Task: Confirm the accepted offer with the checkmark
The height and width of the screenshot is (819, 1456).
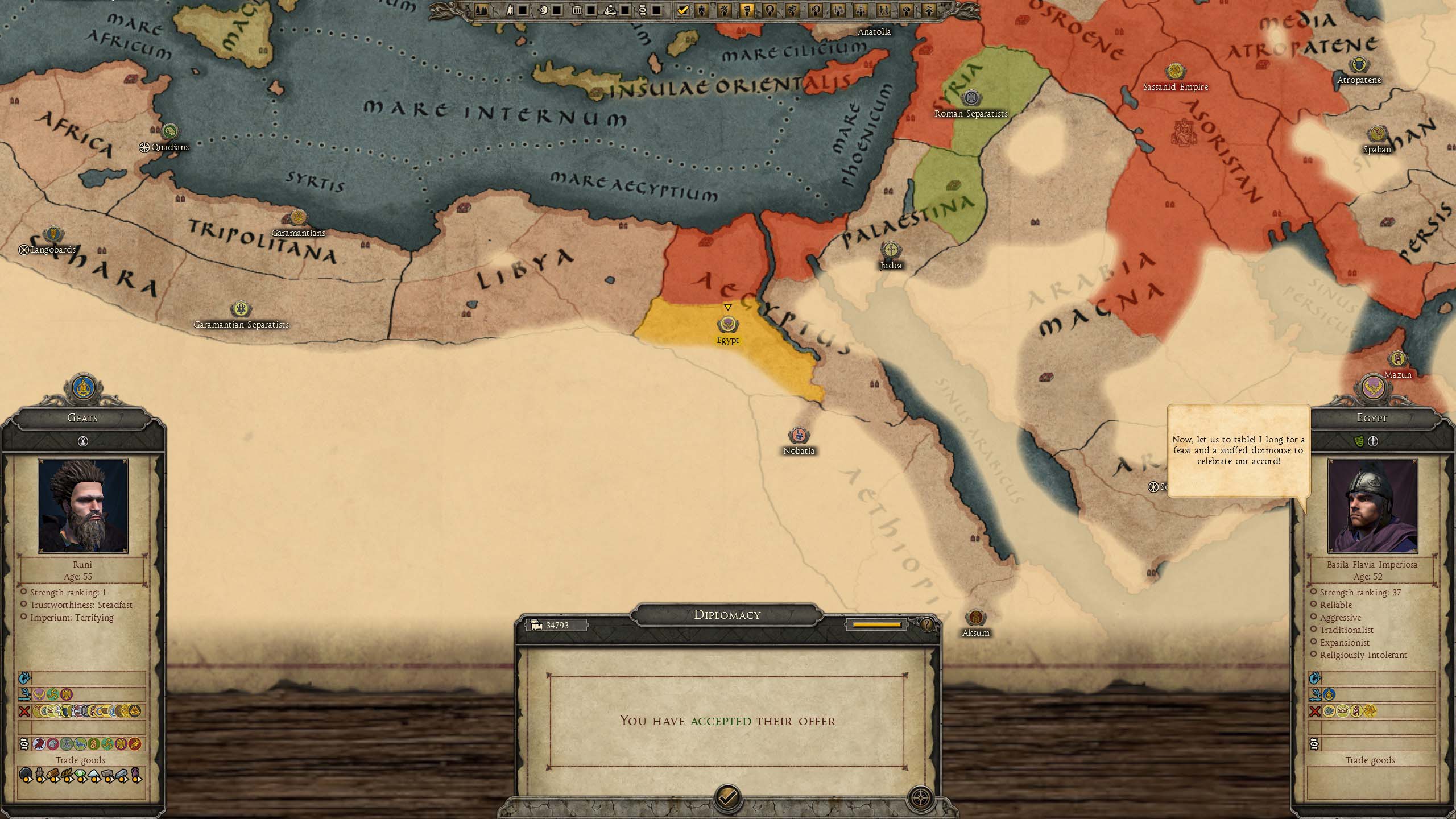Action: coord(727,797)
